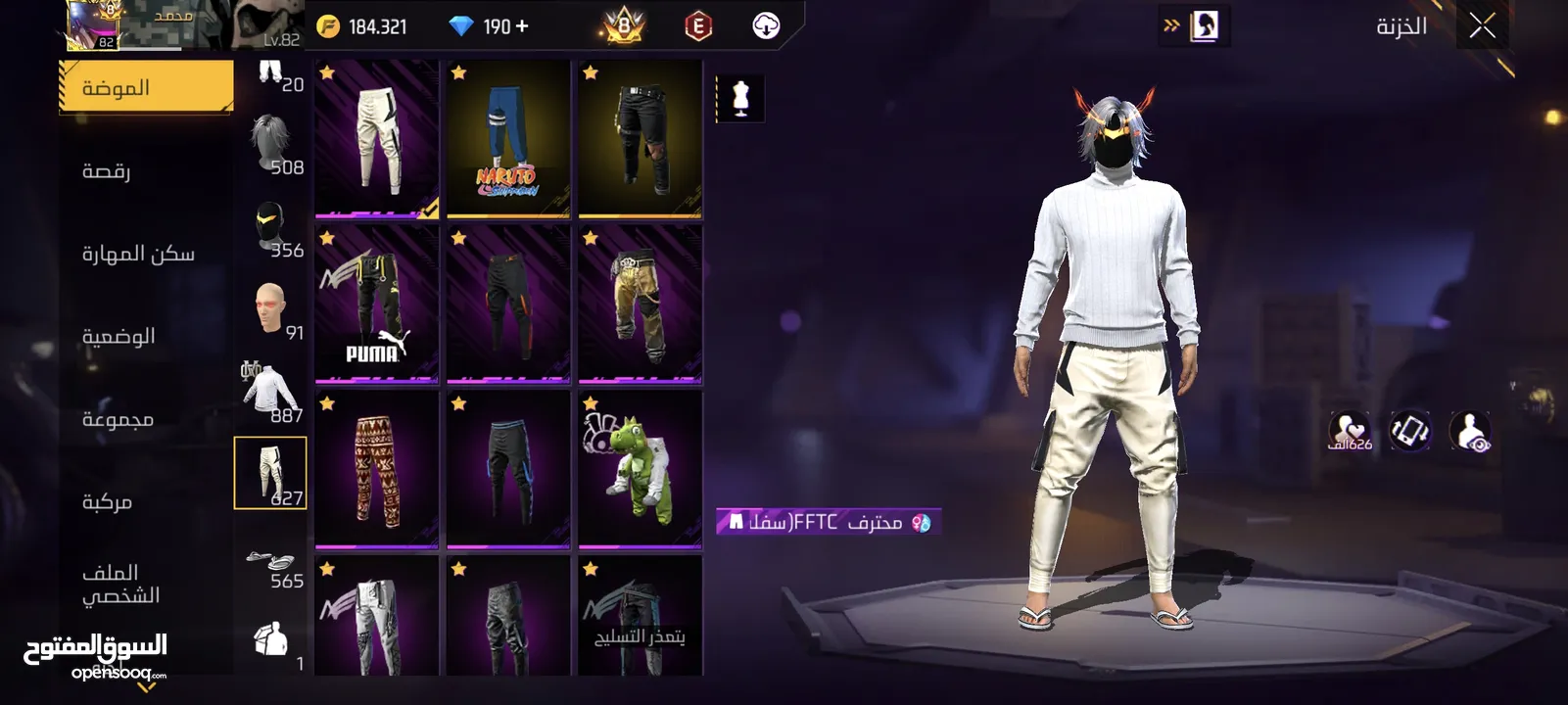This screenshot has height=705, width=1568.
Task: Choose the hair category with 508 items
Action: pyautogui.click(x=270, y=143)
